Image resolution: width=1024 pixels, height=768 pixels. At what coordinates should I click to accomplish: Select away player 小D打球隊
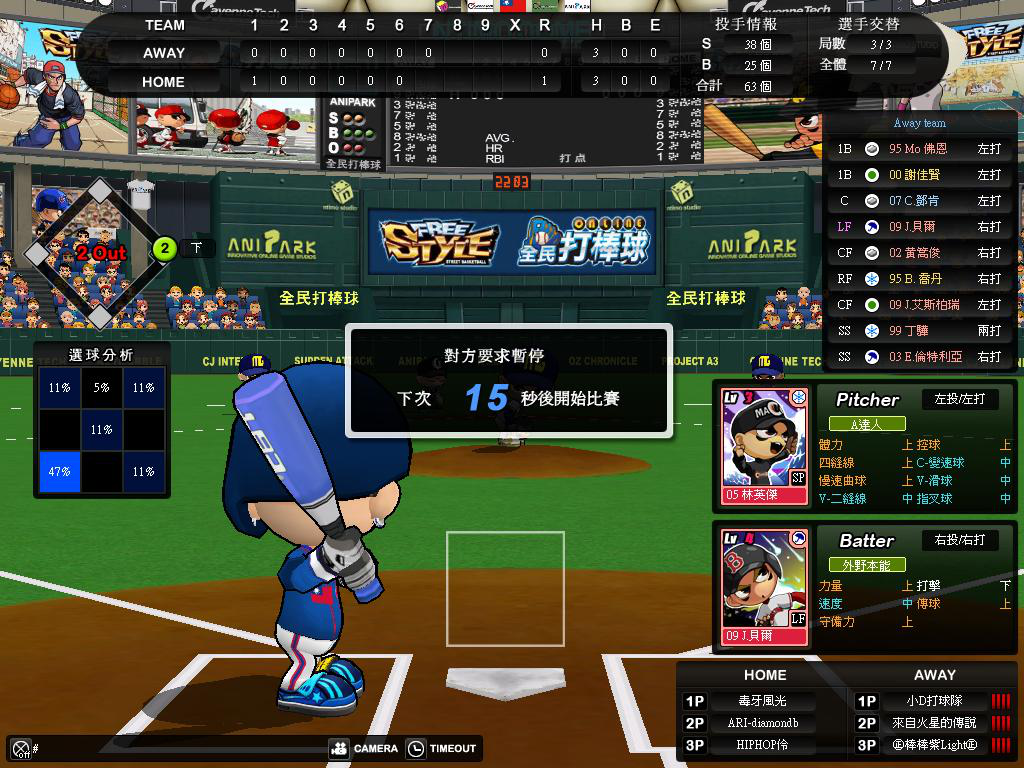(934, 701)
